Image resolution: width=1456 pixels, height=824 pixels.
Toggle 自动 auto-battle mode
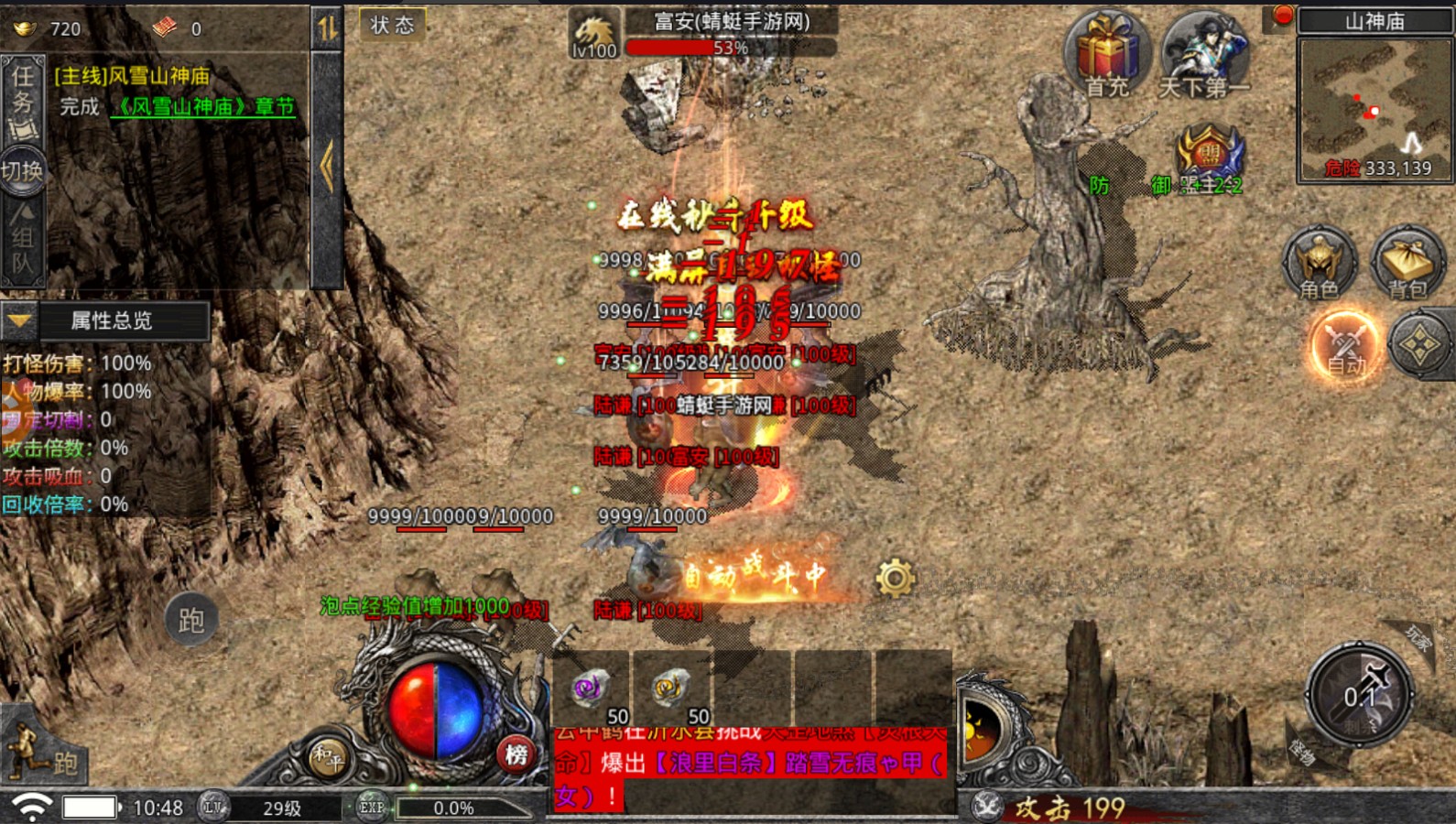[x=1345, y=346]
